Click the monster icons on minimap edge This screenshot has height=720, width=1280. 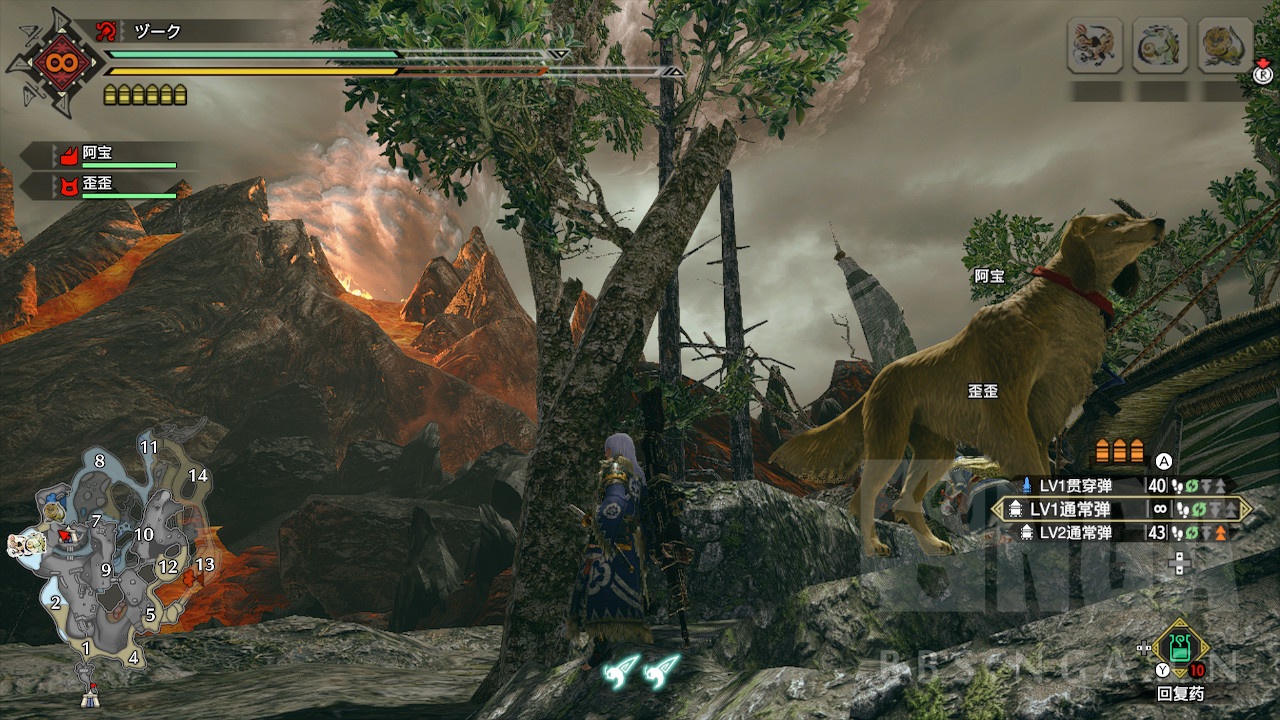(x=22, y=545)
